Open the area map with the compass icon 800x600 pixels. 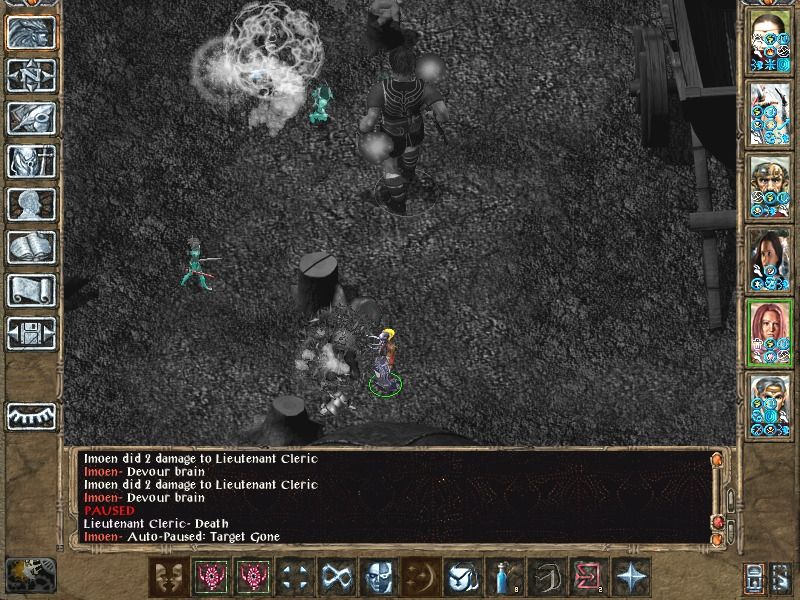pos(31,75)
